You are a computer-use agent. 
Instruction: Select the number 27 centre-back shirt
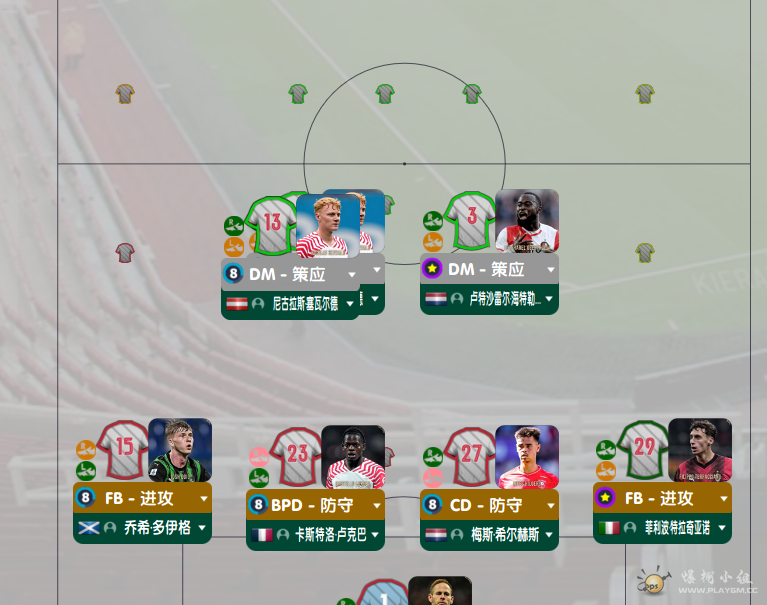click(x=470, y=455)
